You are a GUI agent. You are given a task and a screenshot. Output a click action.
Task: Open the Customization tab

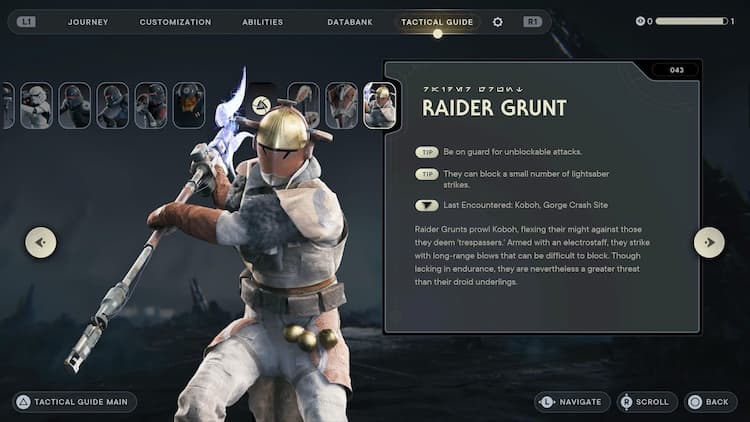[x=175, y=22]
